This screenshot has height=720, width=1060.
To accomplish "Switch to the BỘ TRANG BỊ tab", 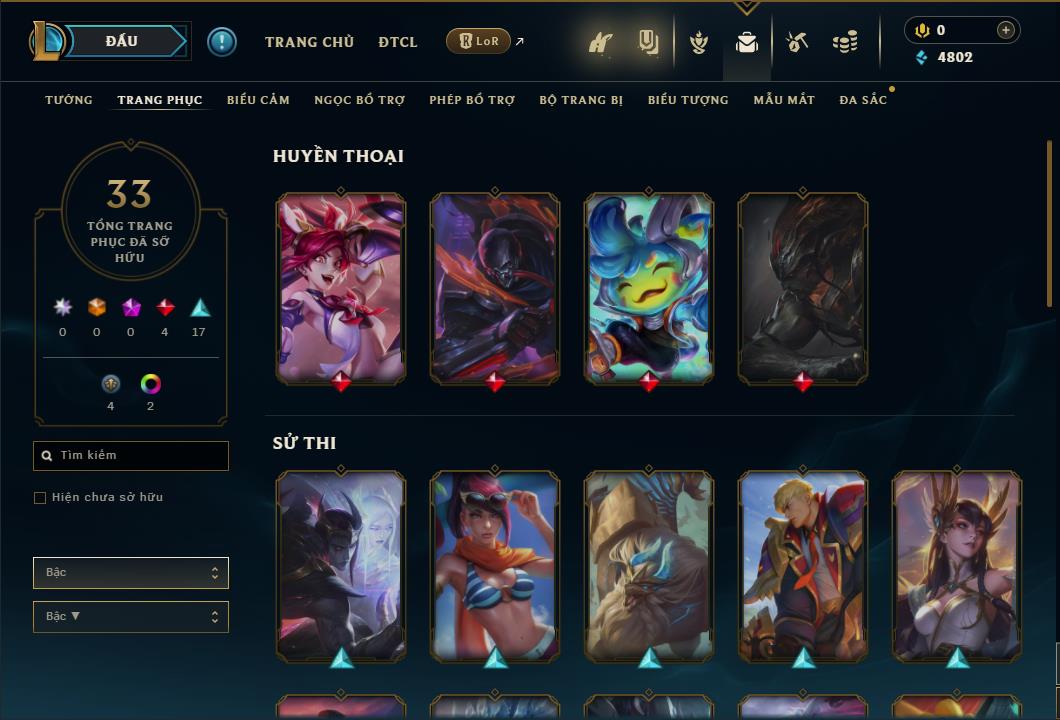I will coord(581,100).
